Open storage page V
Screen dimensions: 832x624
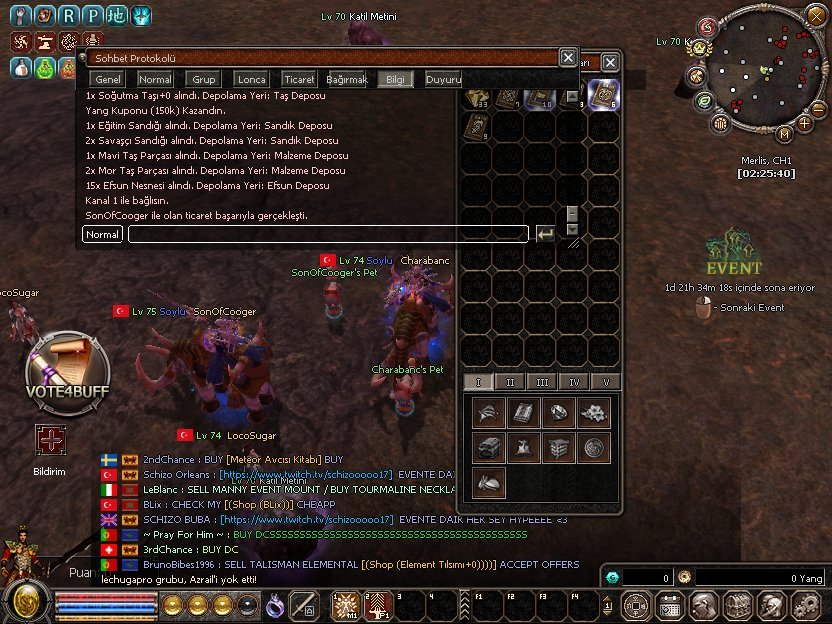click(605, 382)
